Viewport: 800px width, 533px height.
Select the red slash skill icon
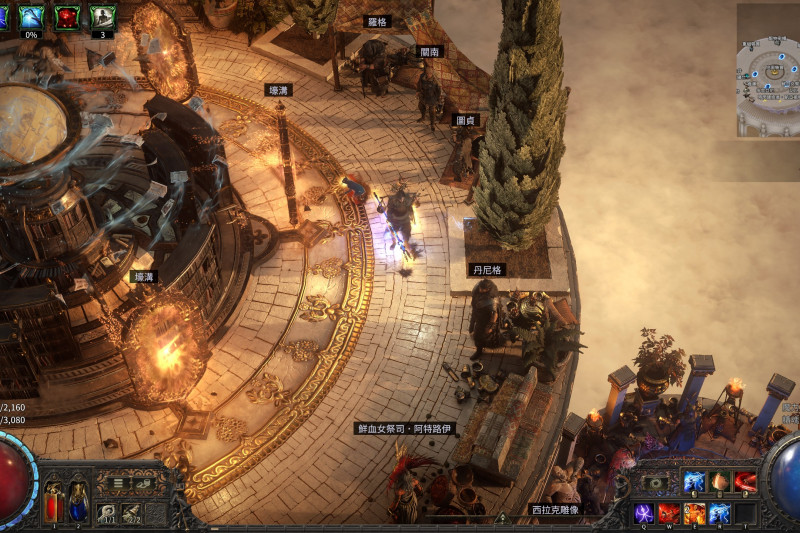click(745, 482)
